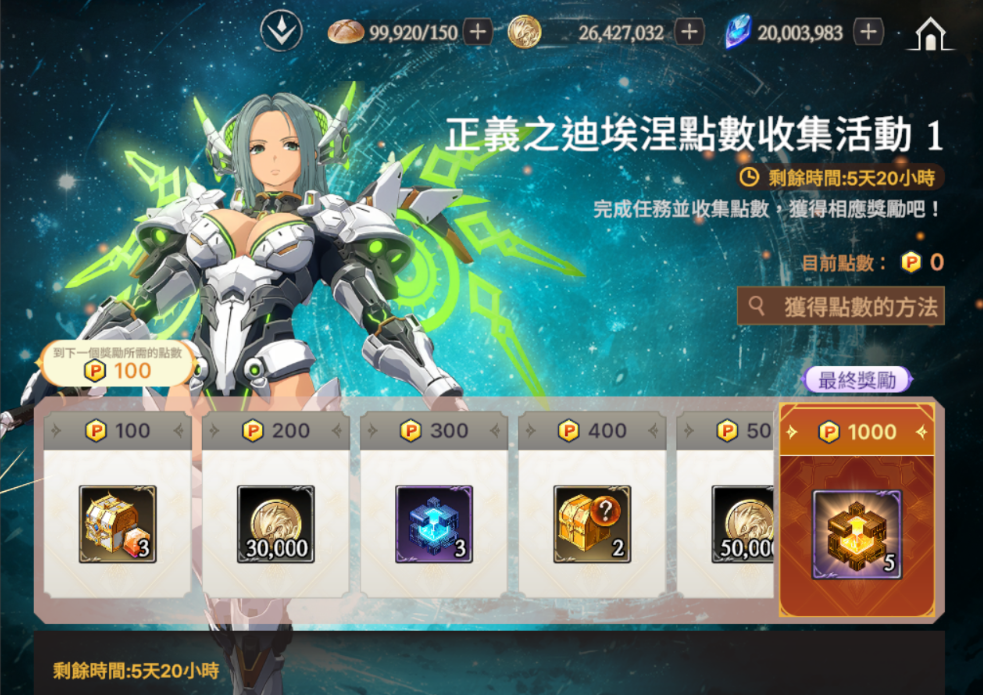Collapse the top bar with the down-arrow button

(x=281, y=31)
